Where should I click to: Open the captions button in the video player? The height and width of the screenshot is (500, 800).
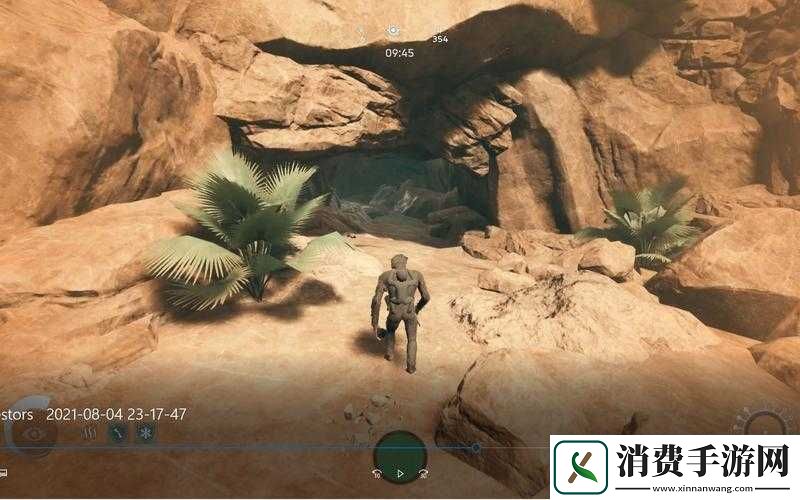pos(5,472)
